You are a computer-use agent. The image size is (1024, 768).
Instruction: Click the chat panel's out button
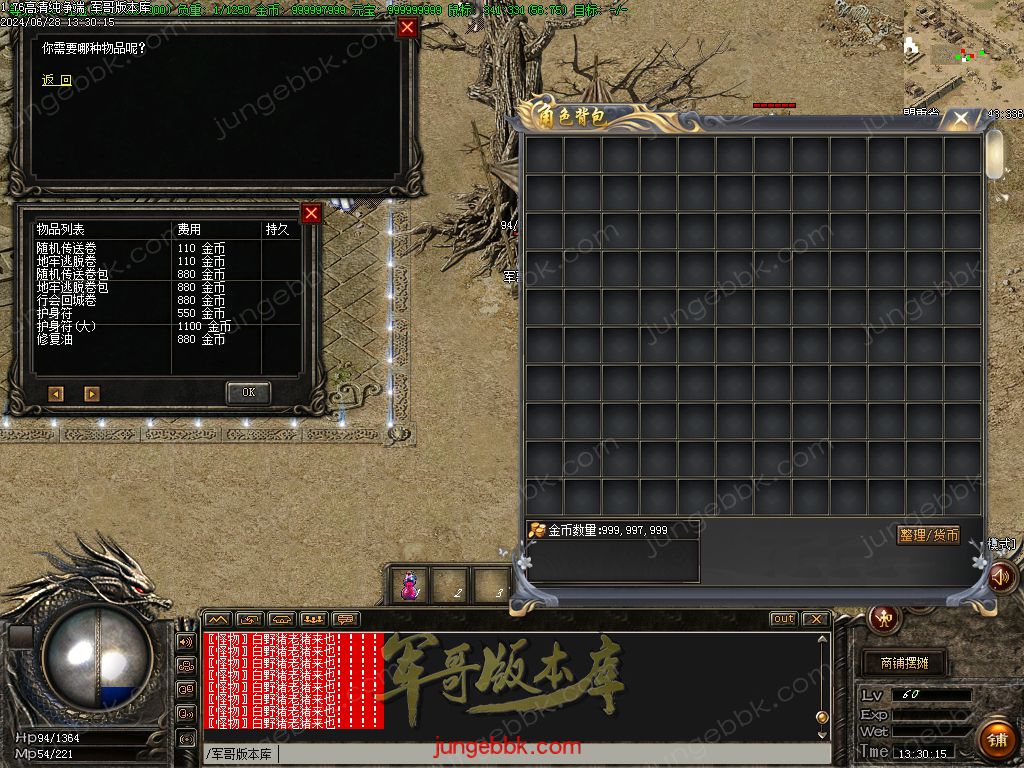[783, 619]
